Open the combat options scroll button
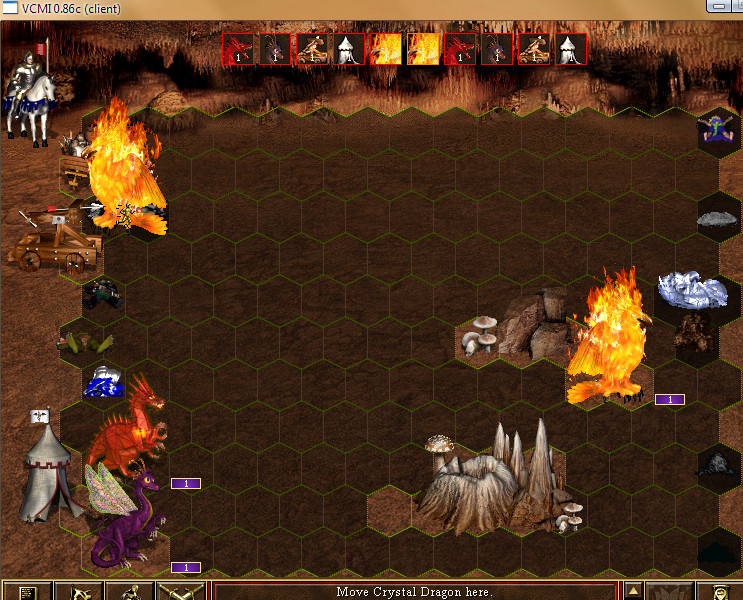The image size is (743, 600). [x=27, y=592]
